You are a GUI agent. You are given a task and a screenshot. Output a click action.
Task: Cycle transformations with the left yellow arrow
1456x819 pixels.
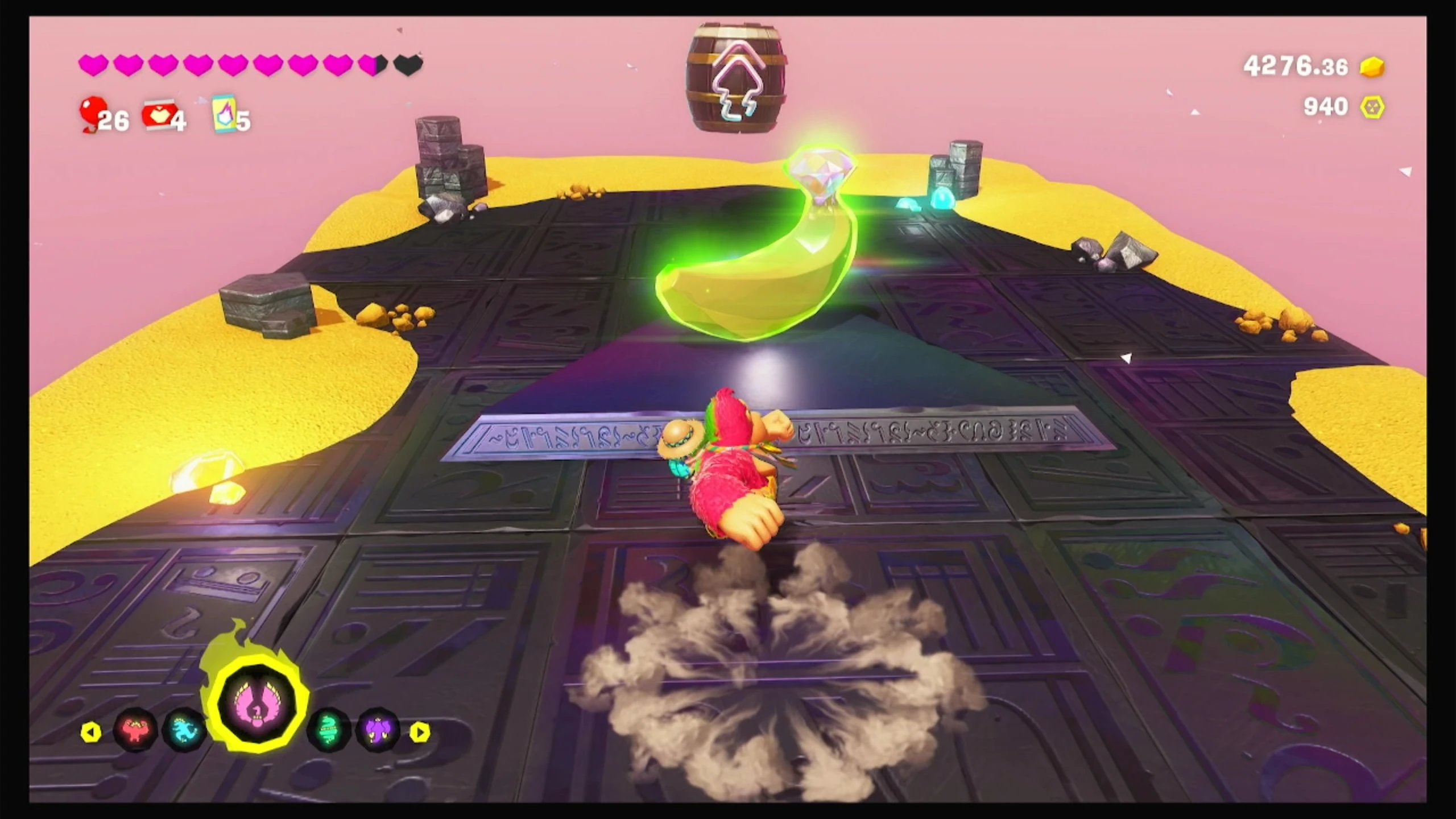click(91, 732)
